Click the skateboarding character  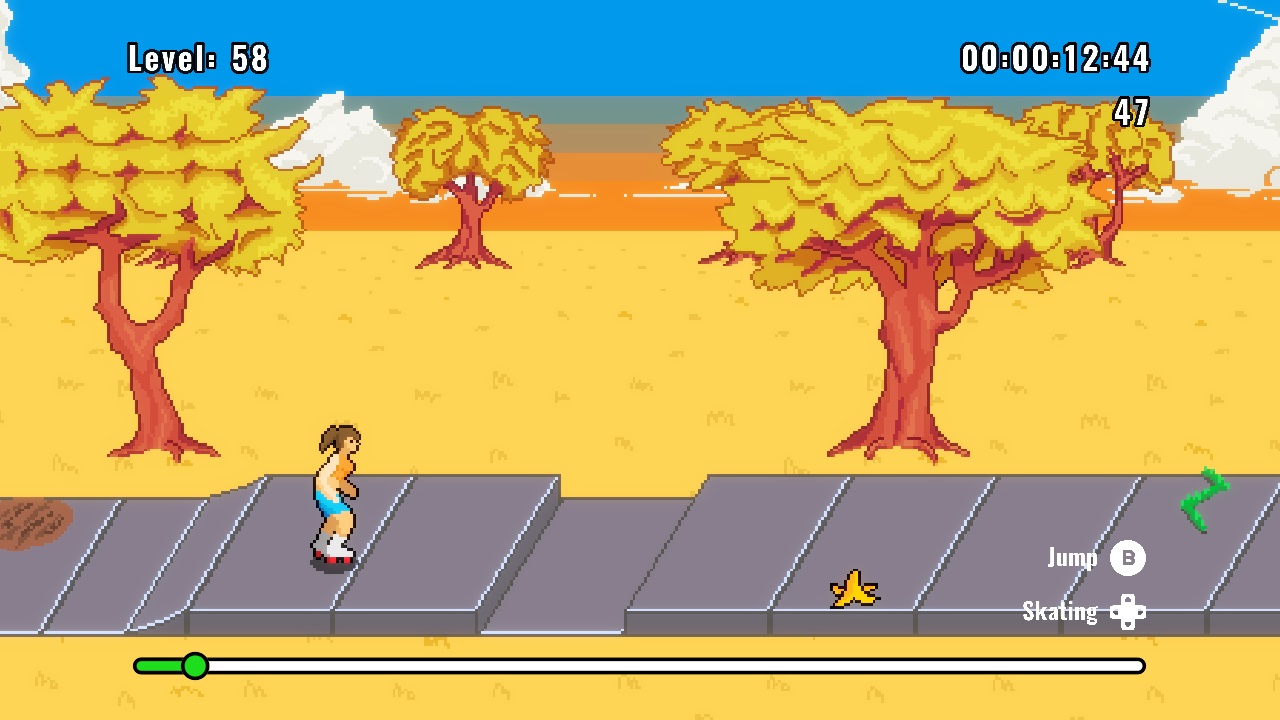(333, 495)
